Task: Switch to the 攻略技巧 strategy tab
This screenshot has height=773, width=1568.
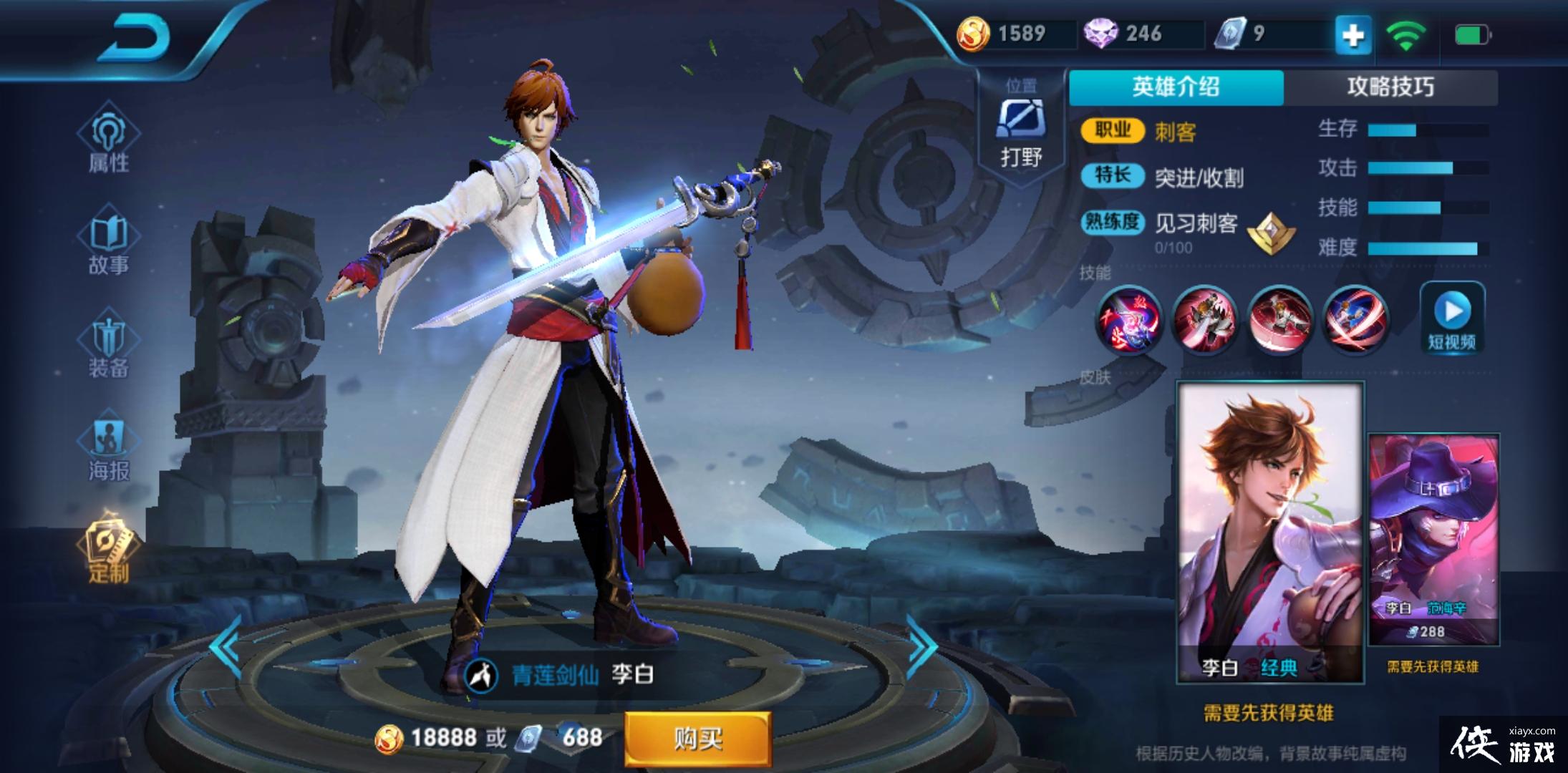Action: click(1393, 86)
